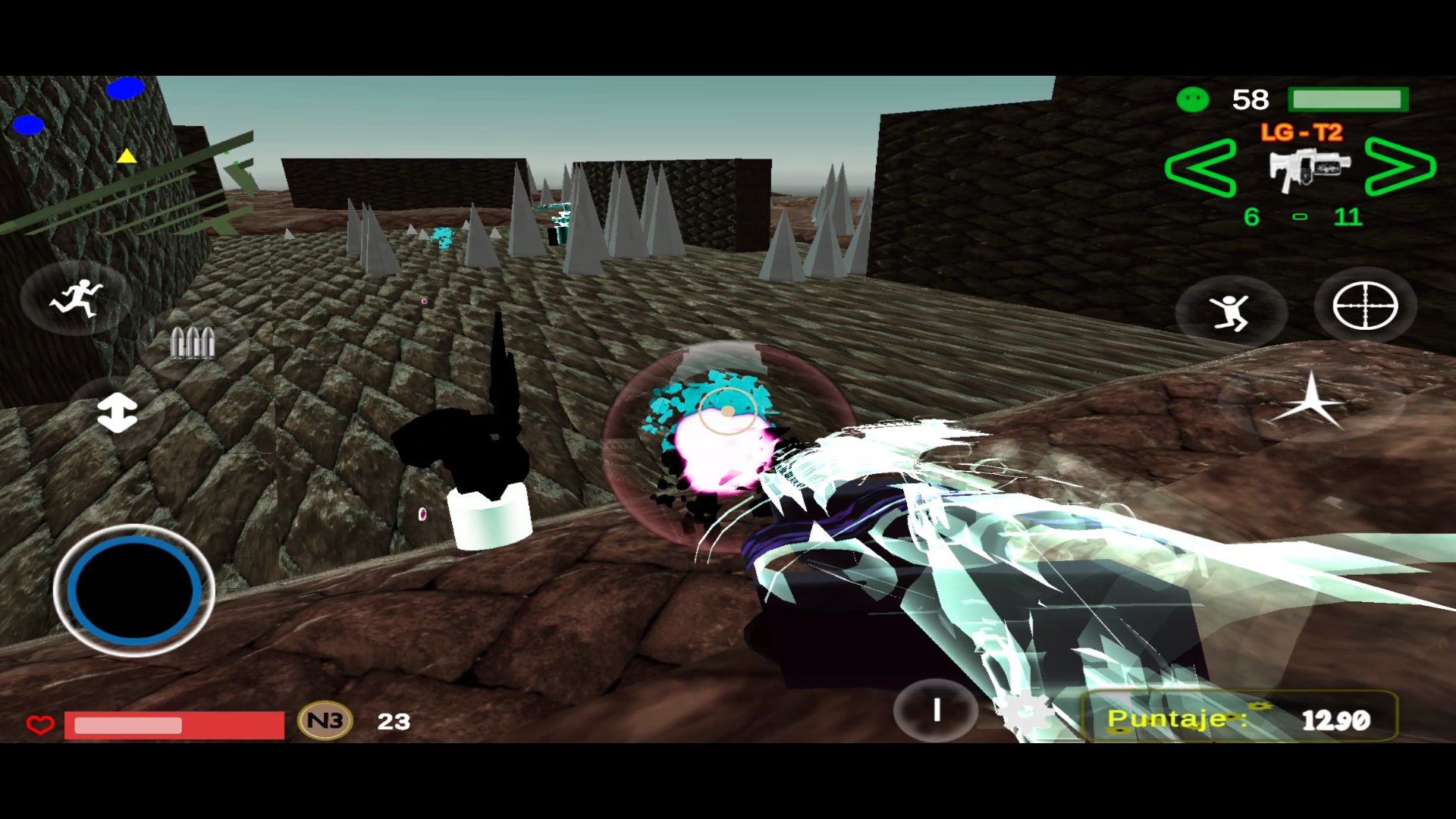Viewport: 1456px width, 819px height.
Task: Open settings with the white gear icon
Action: (1025, 713)
